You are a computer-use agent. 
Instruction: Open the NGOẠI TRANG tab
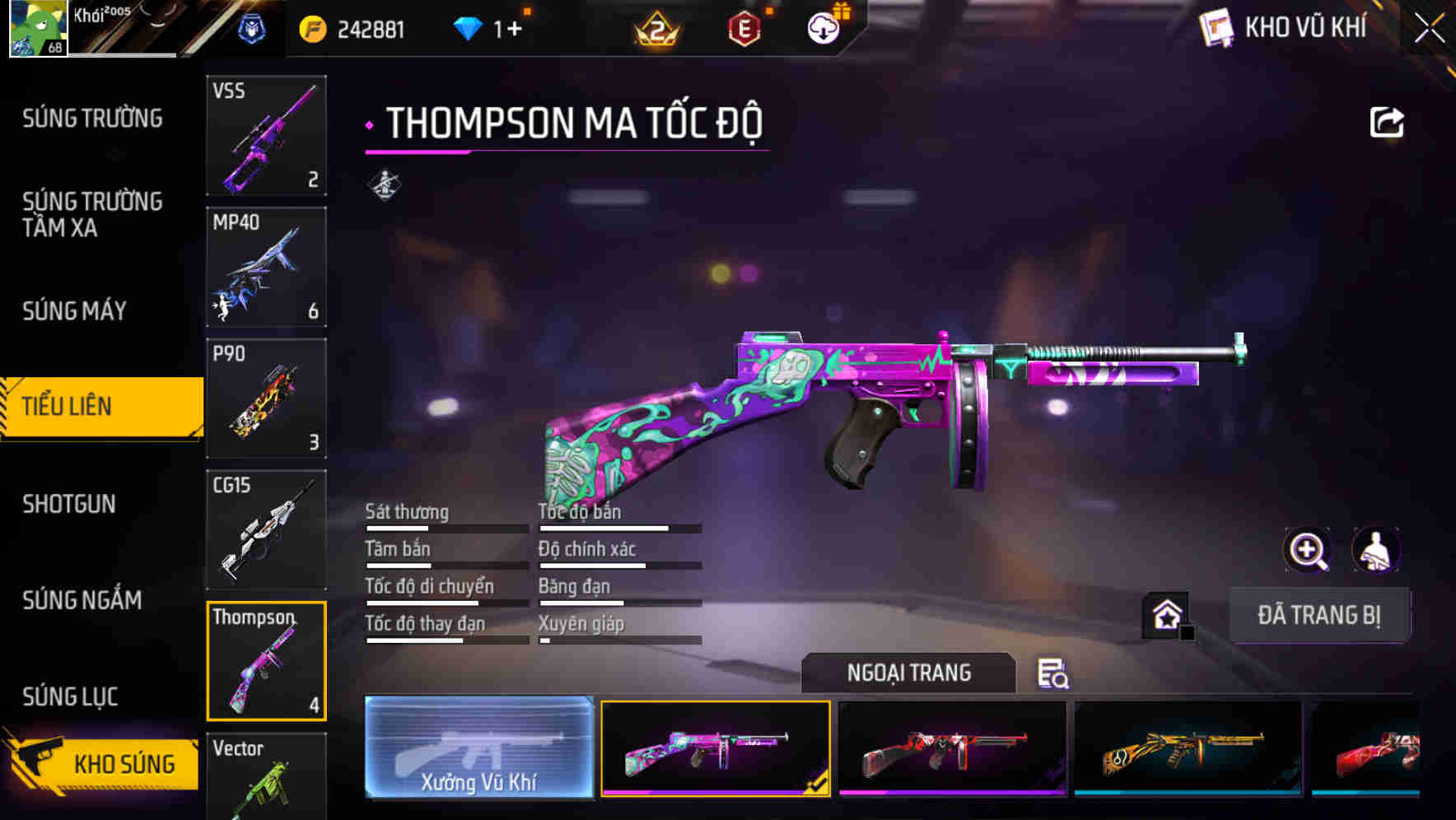click(909, 673)
